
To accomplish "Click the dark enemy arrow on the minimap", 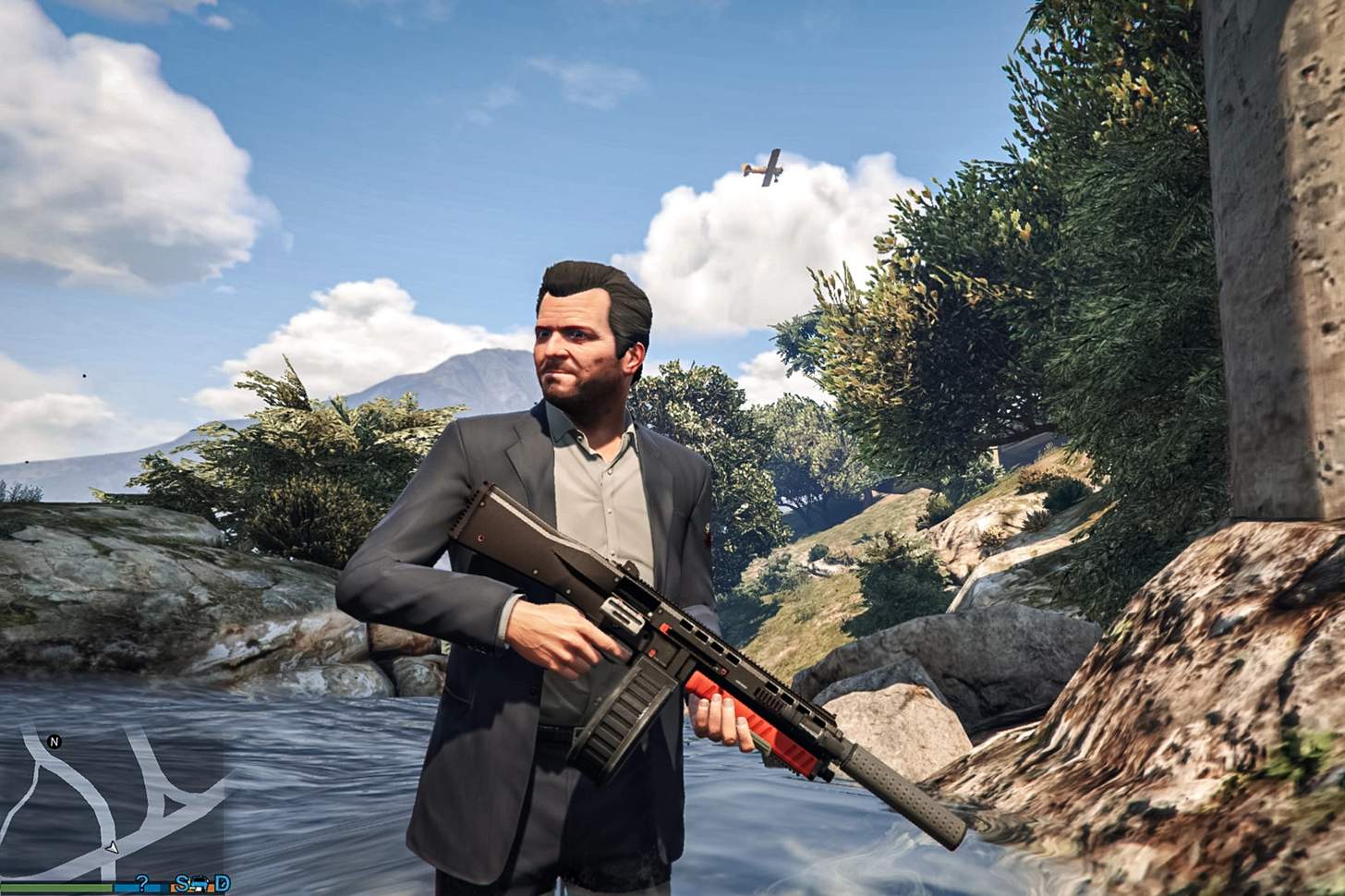I will coord(174,804).
